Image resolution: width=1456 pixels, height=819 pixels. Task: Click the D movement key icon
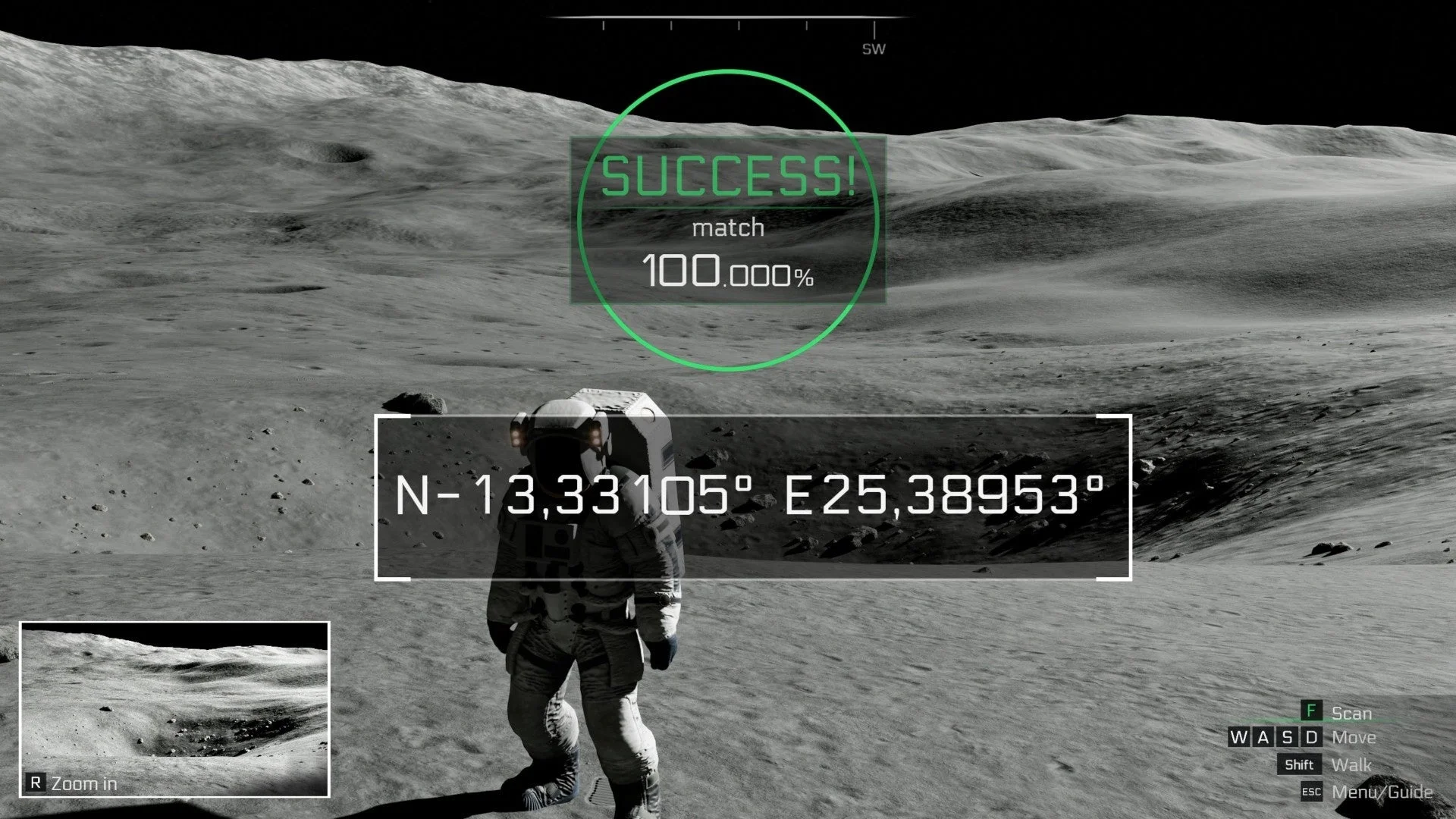(x=1312, y=738)
